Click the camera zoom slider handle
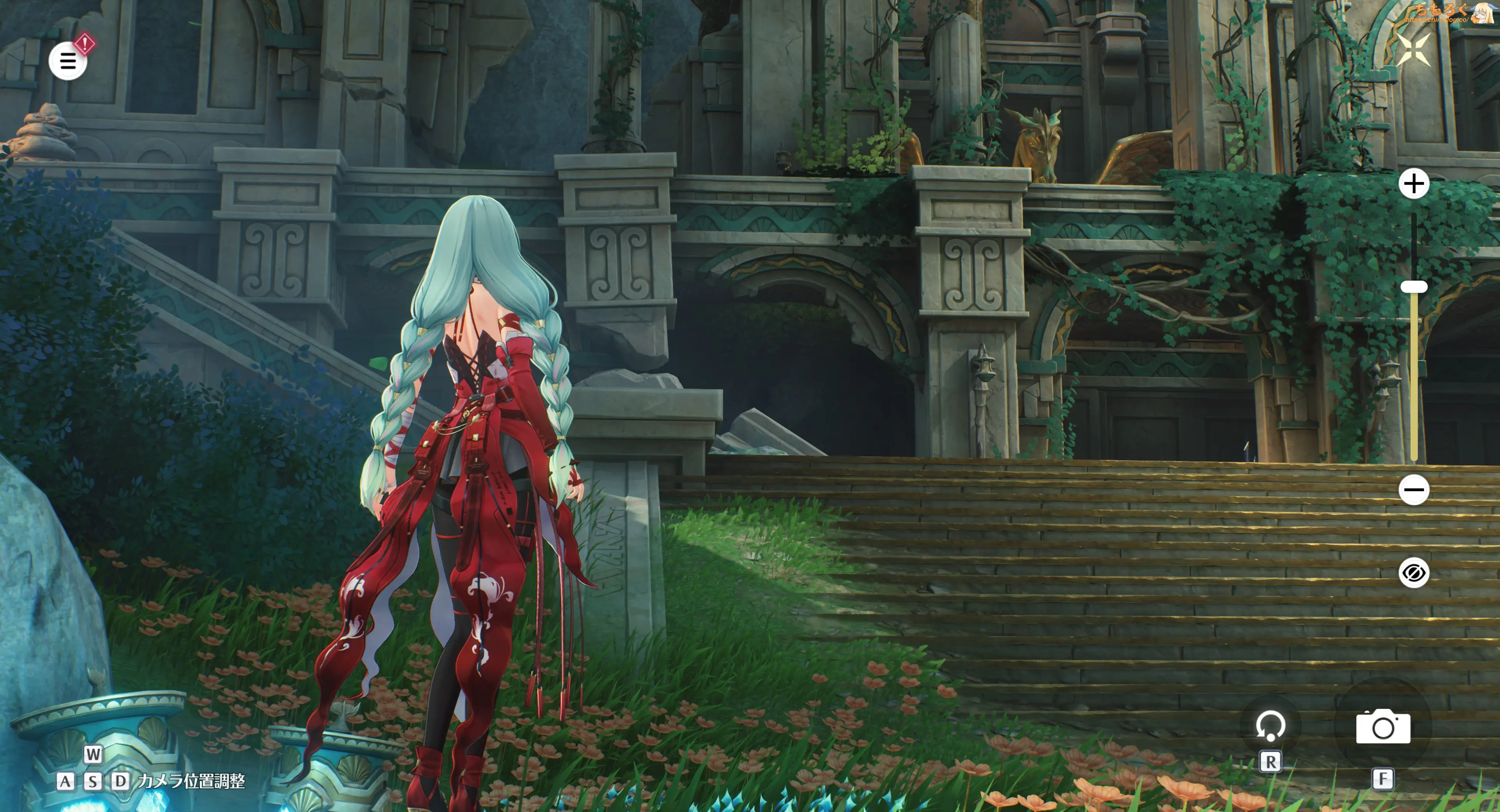Image resolution: width=1500 pixels, height=812 pixels. pyautogui.click(x=1414, y=287)
